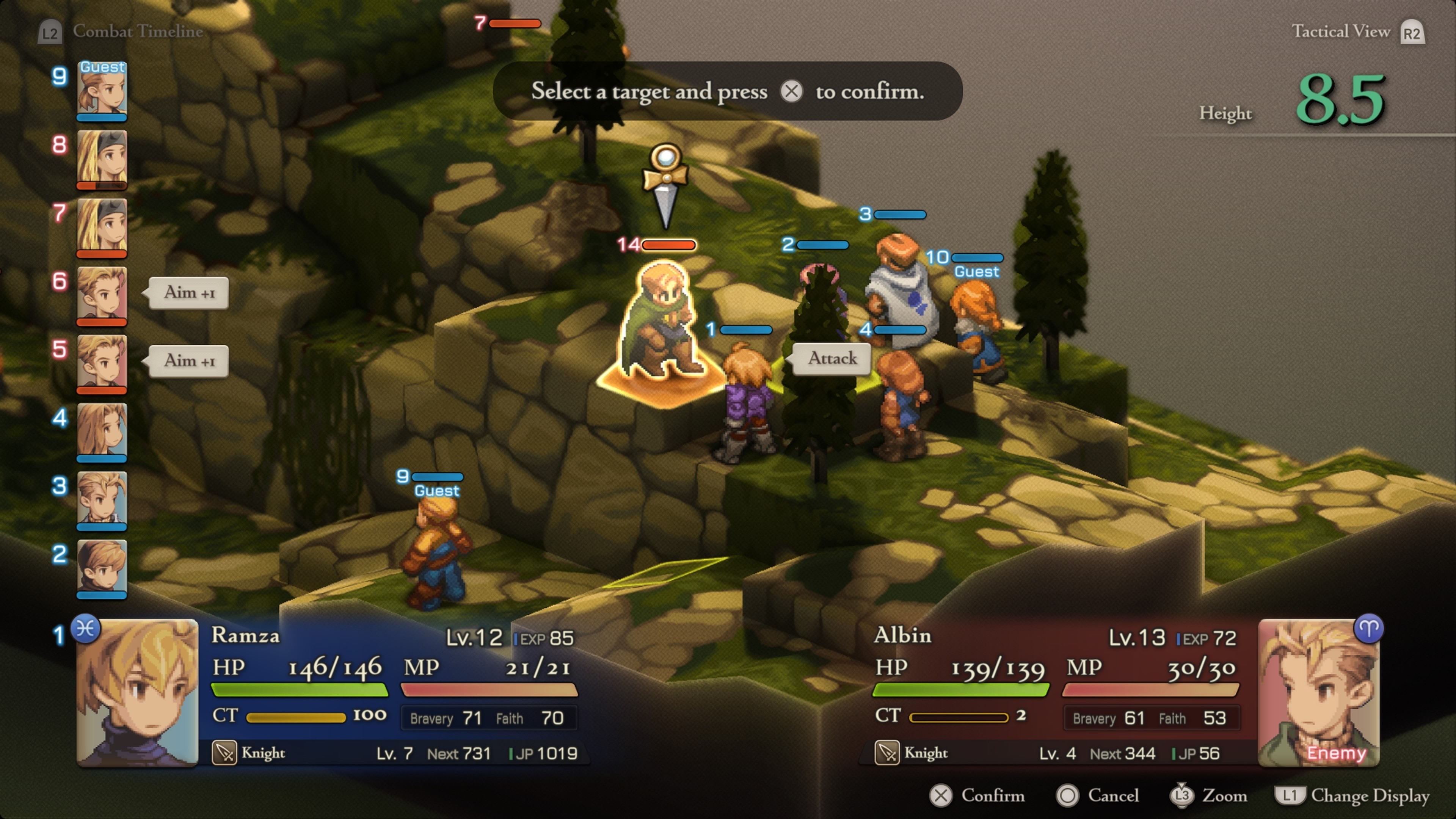Click the Aim +1 tag beside turn 5
The image size is (1456, 819).
click(x=189, y=361)
